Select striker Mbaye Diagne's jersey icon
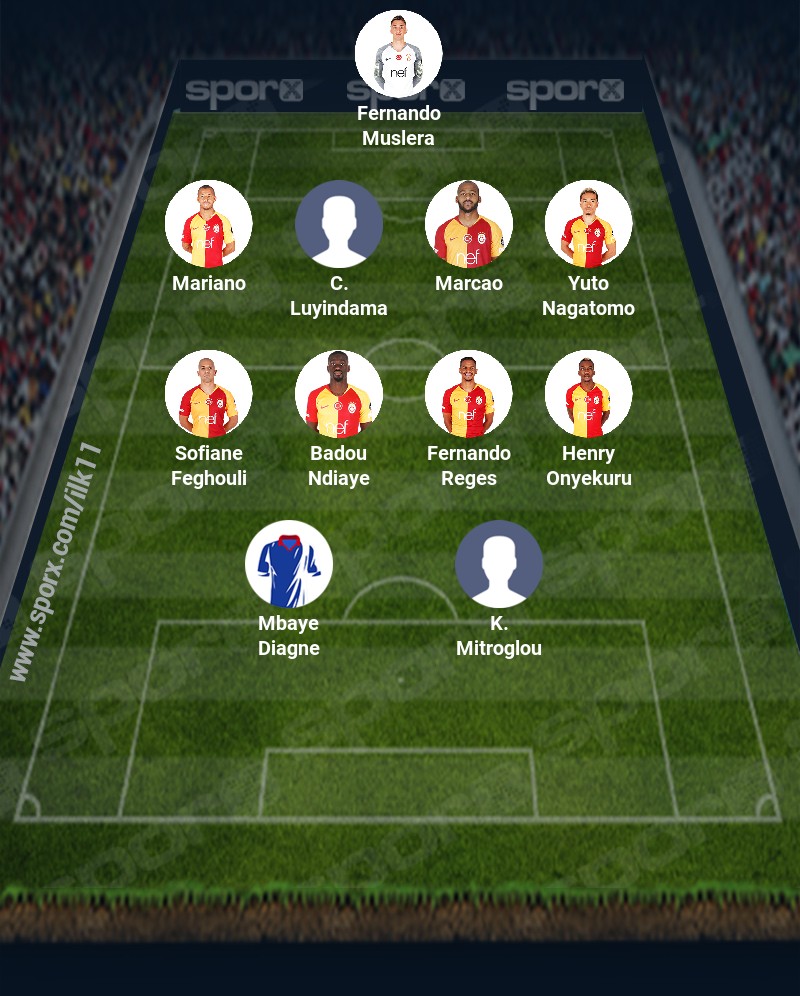Screen dimensions: 800x996 289,564
